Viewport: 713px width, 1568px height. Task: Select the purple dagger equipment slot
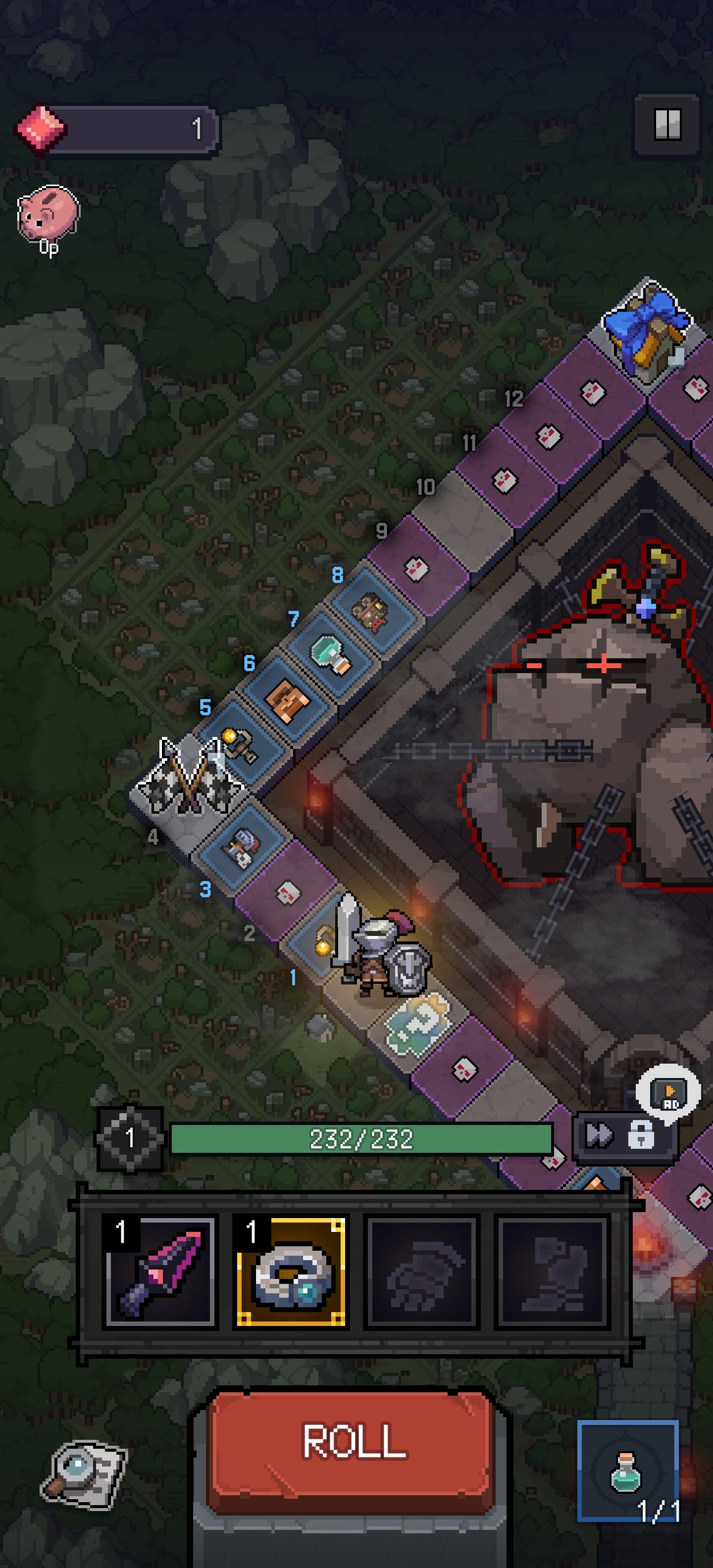tap(160, 1272)
